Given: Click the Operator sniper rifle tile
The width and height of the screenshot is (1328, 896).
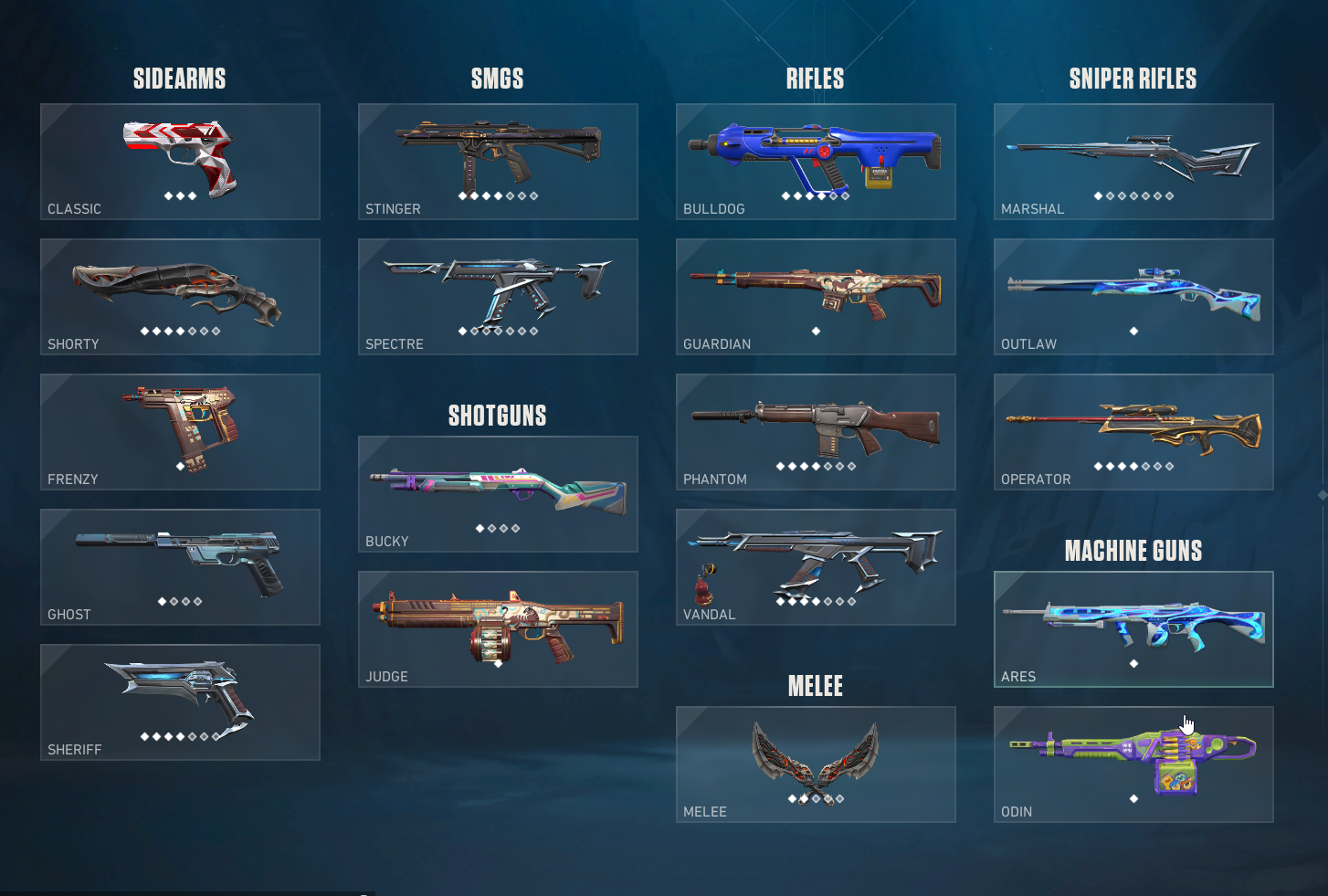Looking at the screenshot, I should tap(1133, 432).
